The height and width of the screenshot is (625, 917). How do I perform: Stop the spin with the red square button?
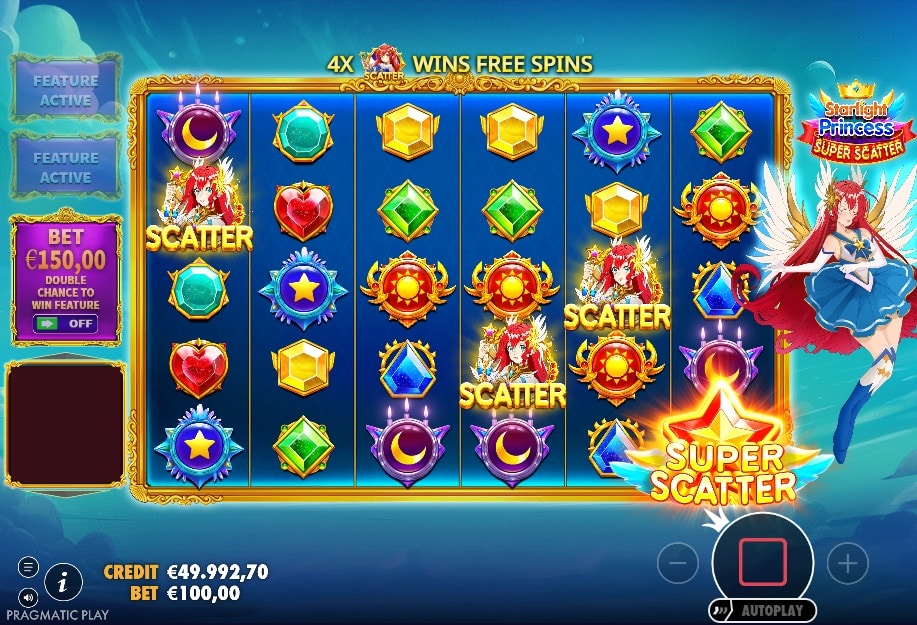[x=762, y=563]
